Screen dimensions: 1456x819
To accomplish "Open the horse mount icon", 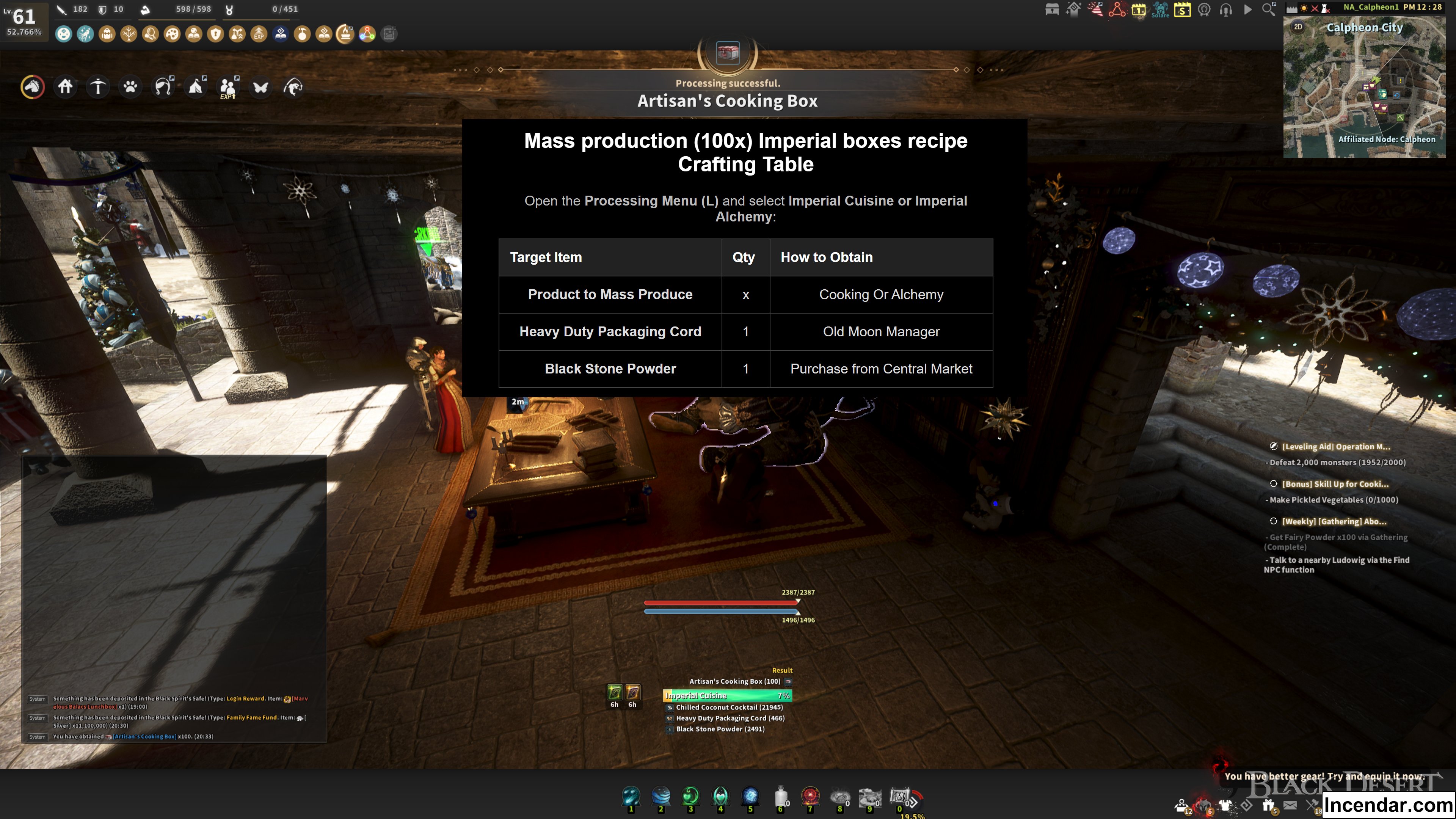I will pyautogui.click(x=32, y=87).
